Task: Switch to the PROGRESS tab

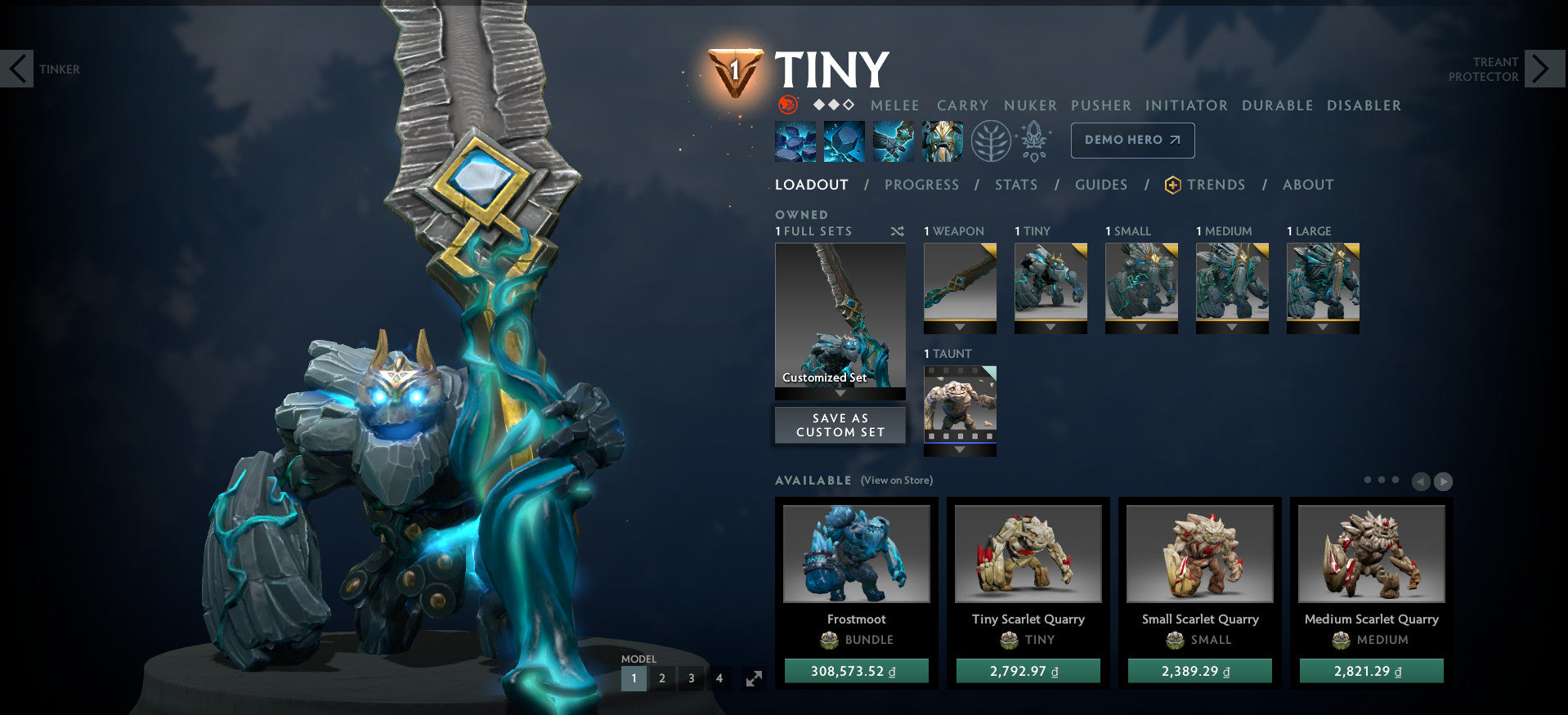Action: tap(921, 185)
